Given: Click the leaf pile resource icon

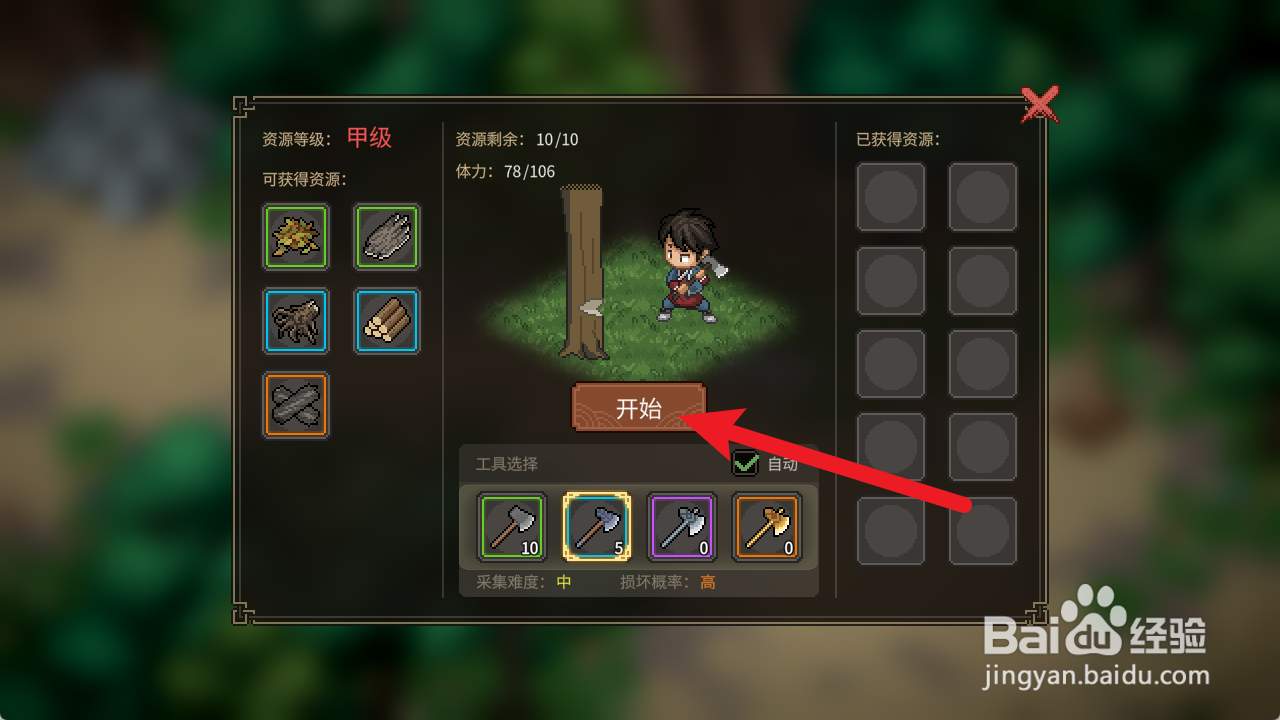Looking at the screenshot, I should pyautogui.click(x=295, y=237).
